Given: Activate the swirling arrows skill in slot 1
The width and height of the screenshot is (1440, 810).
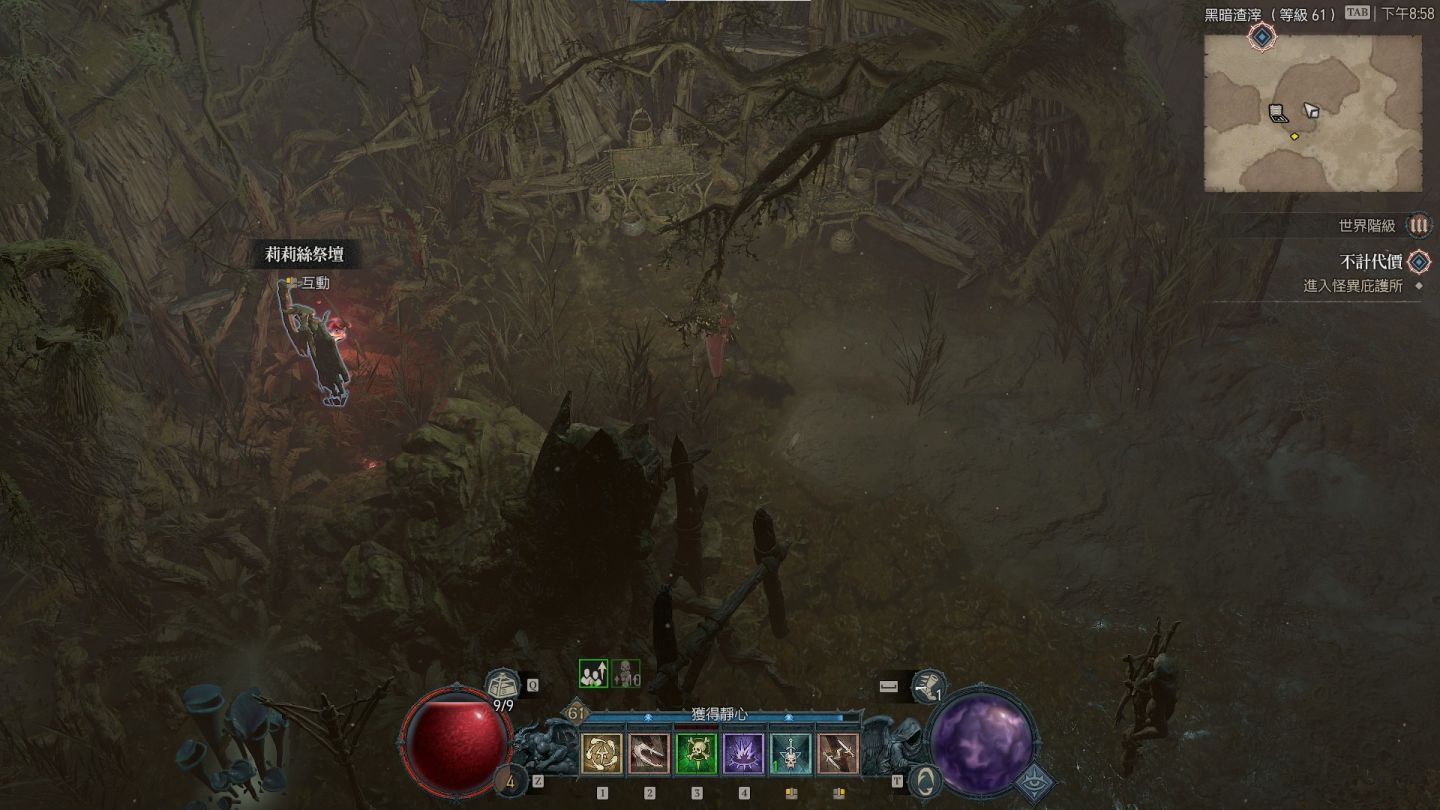Looking at the screenshot, I should pyautogui.click(x=602, y=754).
